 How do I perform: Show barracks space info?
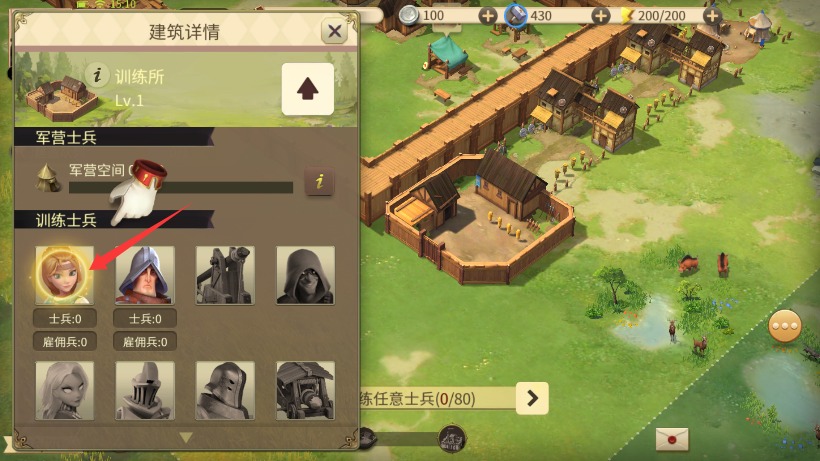click(x=319, y=181)
